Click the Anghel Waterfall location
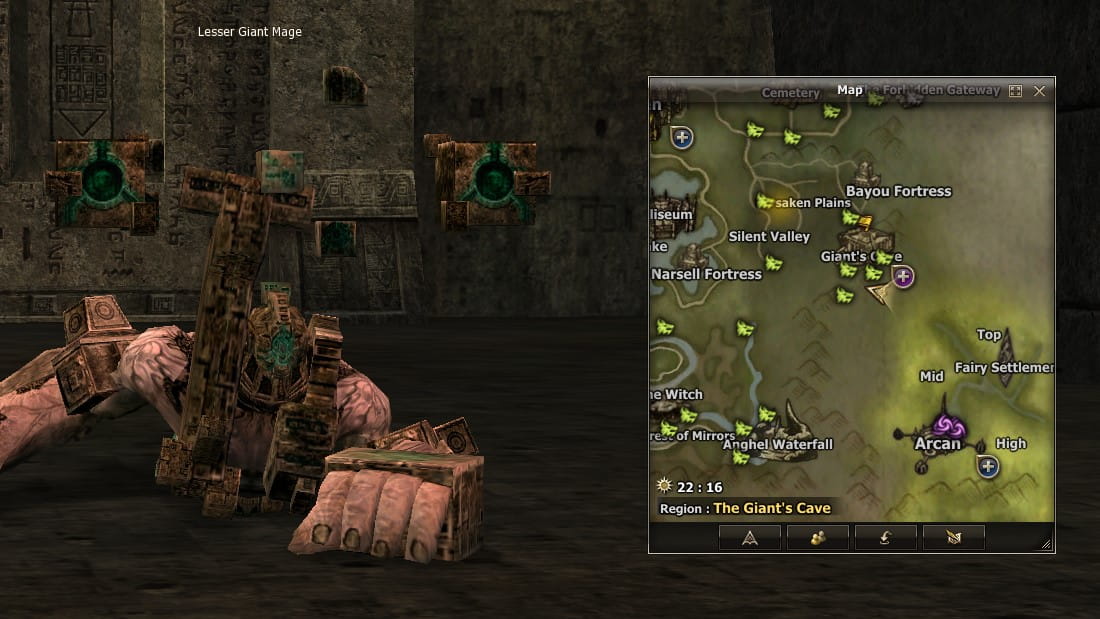 point(778,444)
